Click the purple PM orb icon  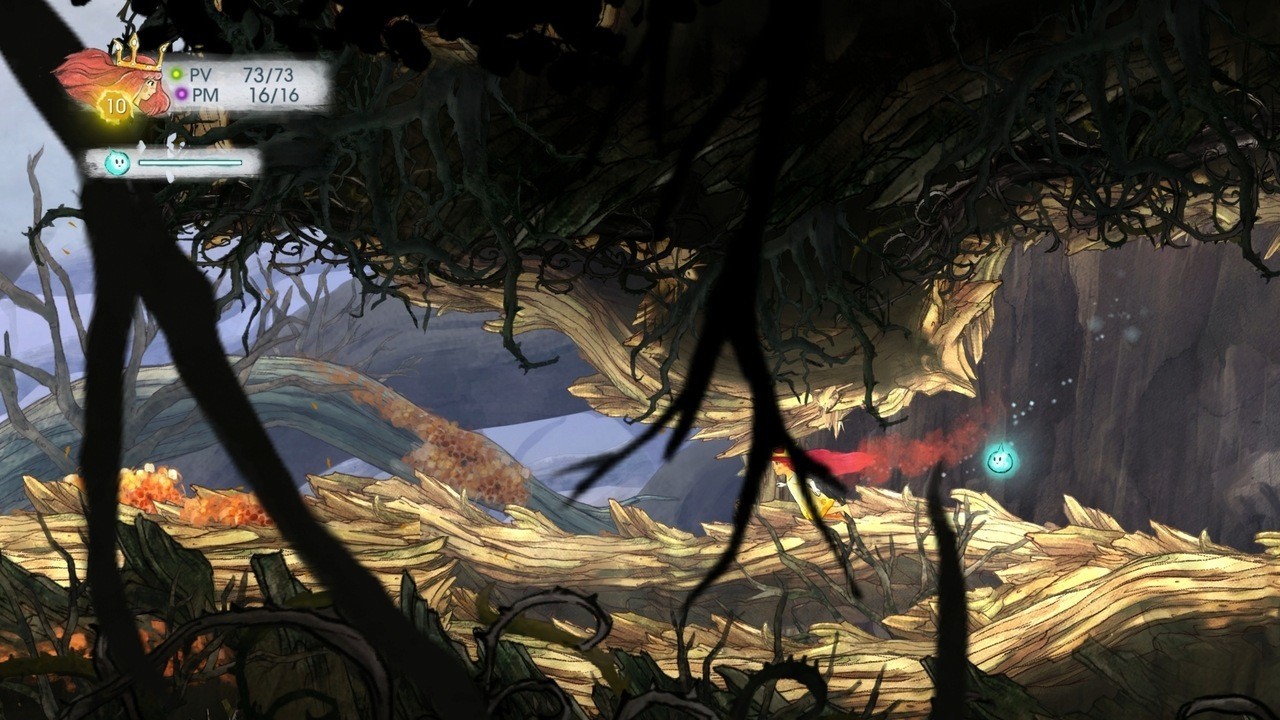coord(182,92)
